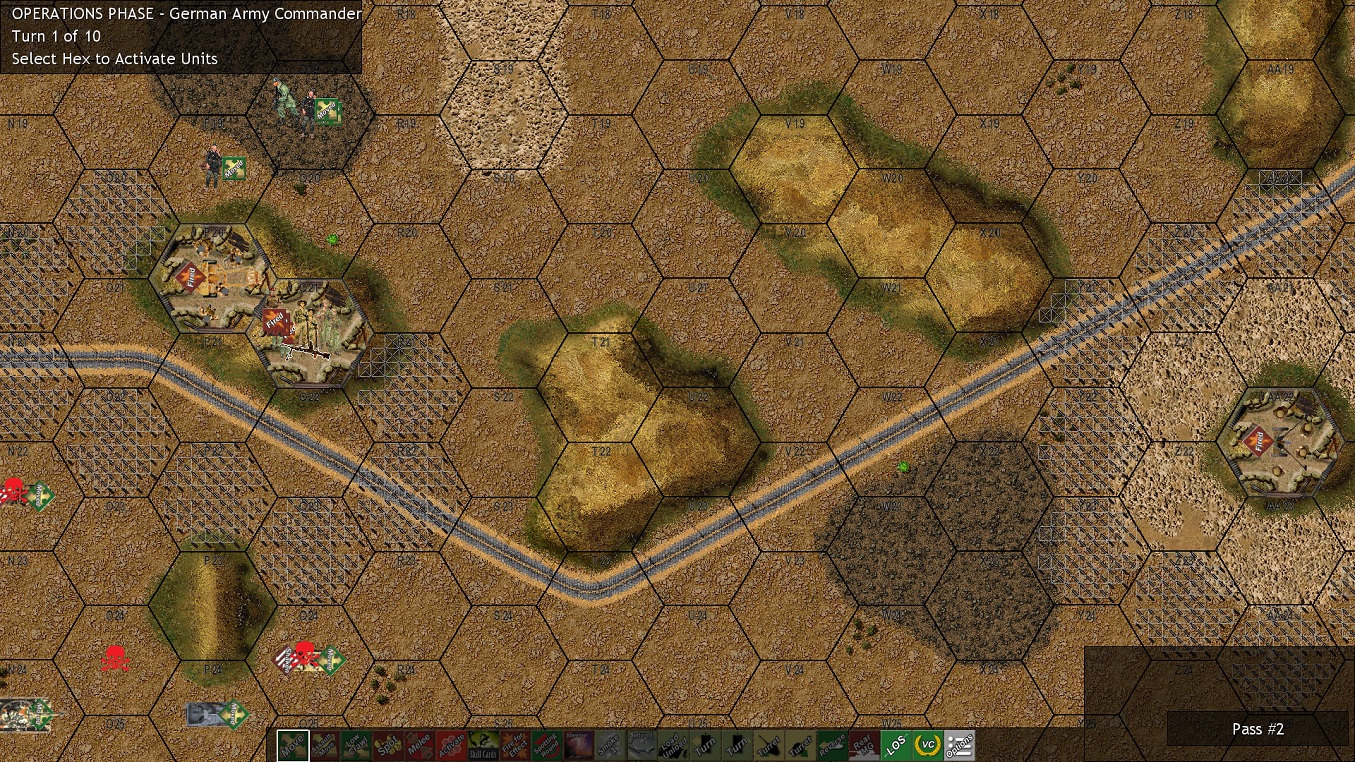Image resolution: width=1355 pixels, height=762 pixels.
Task: Click the Fire for Effect icon
Action: click(x=513, y=745)
